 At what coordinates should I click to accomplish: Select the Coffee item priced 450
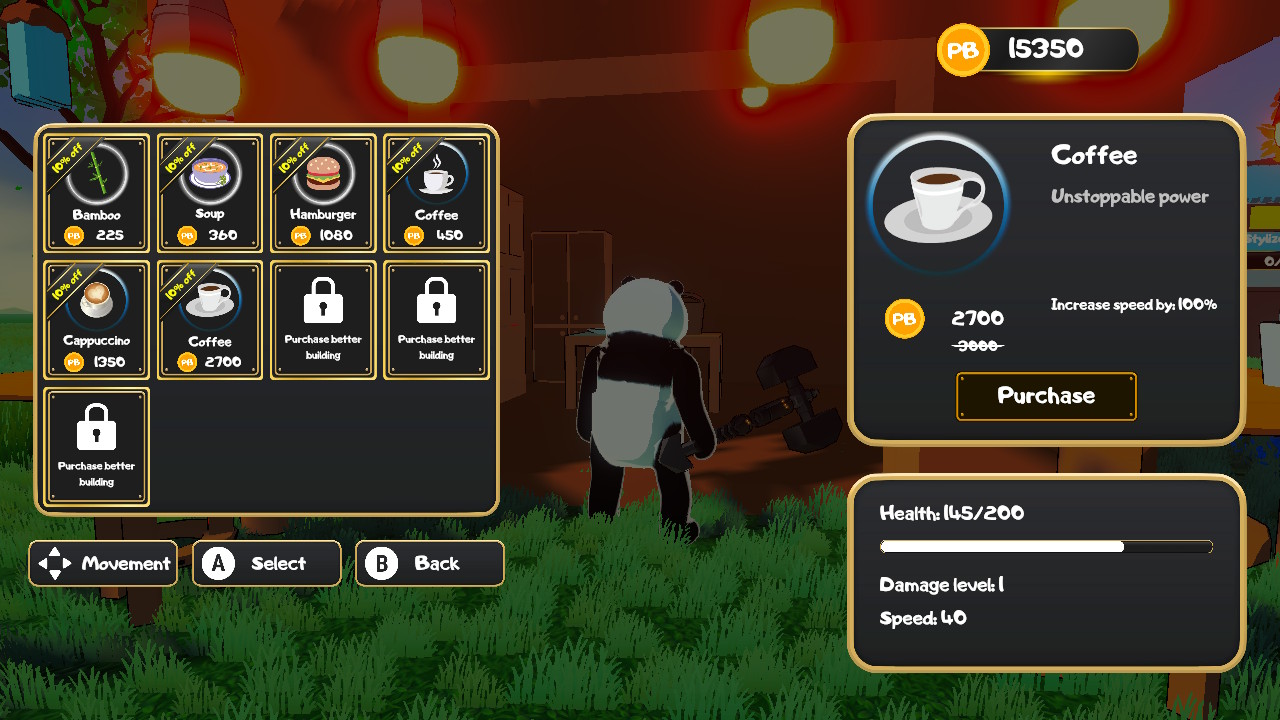[x=436, y=194]
